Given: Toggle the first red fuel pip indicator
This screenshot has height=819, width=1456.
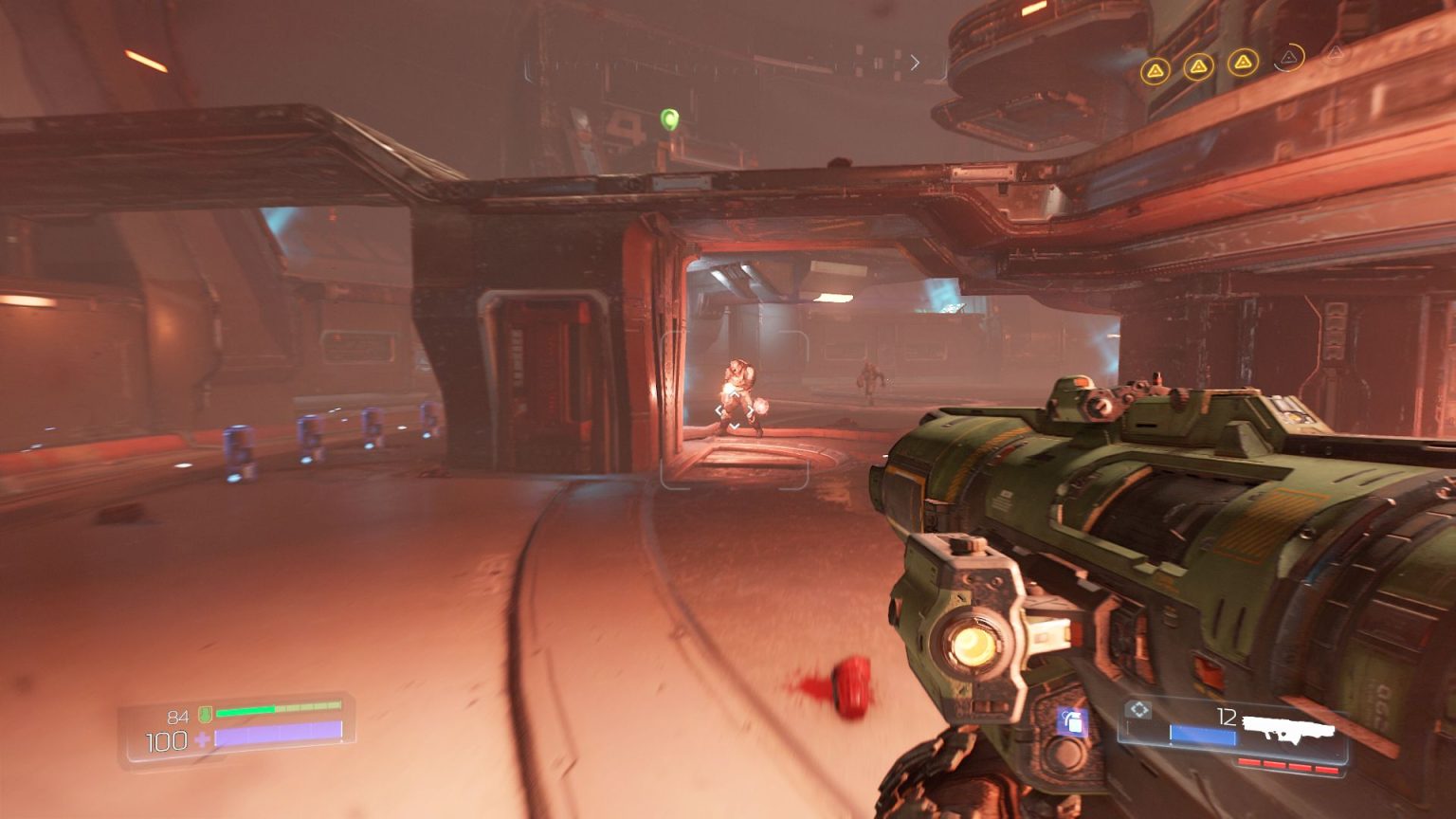Looking at the screenshot, I should coord(1249,762).
